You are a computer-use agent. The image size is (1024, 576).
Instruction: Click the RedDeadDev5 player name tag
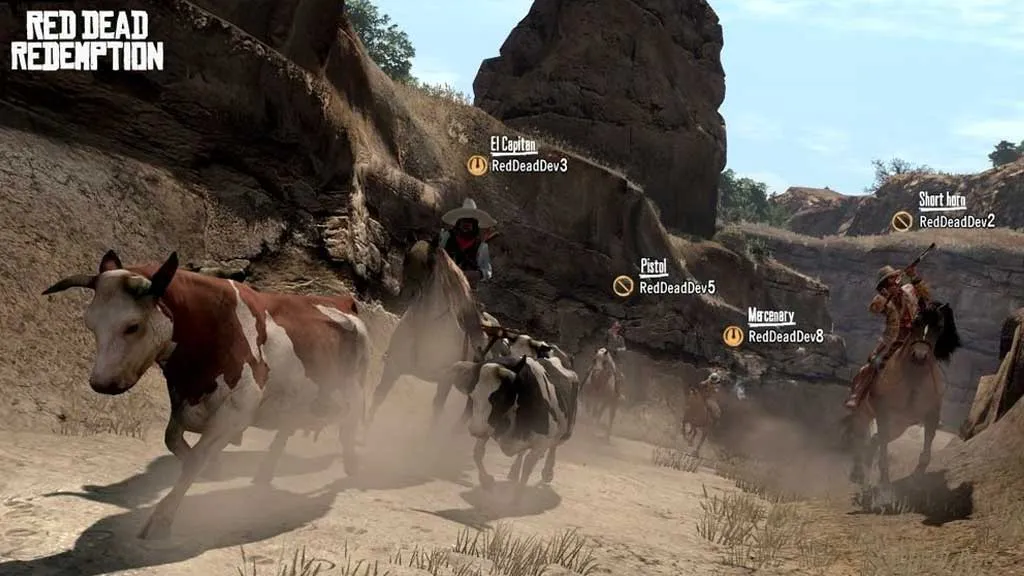point(676,287)
